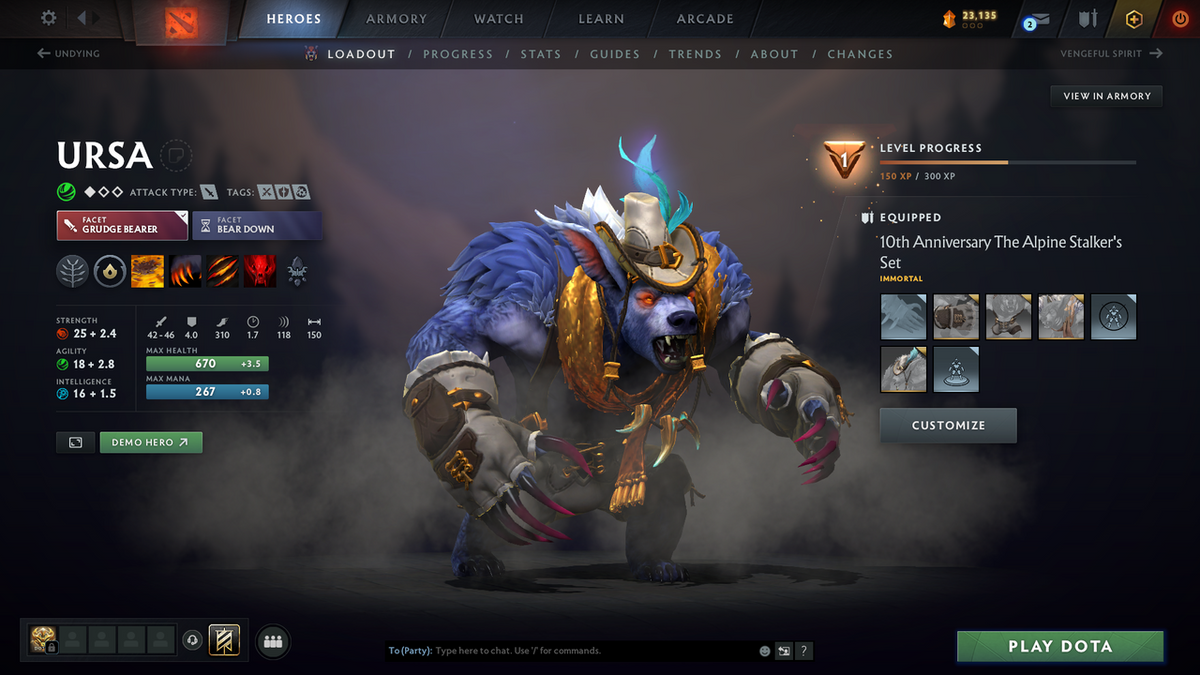This screenshot has width=1200, height=675.
Task: Toggle the fullscreen hero view button
Action: (x=76, y=442)
